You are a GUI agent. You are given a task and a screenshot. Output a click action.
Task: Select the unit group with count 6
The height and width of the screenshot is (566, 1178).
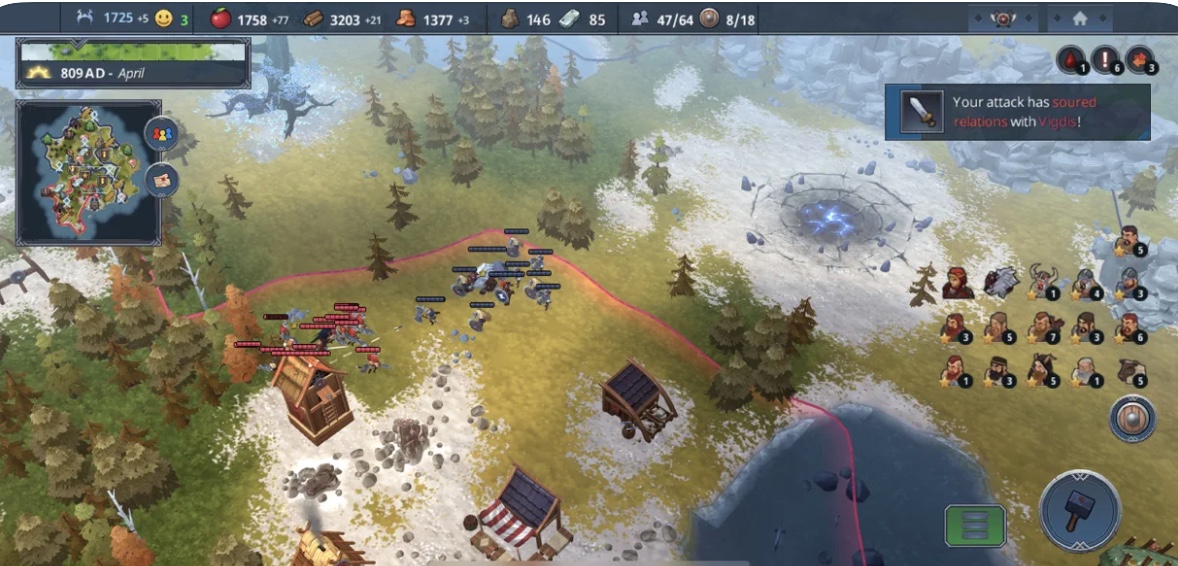(1129, 328)
